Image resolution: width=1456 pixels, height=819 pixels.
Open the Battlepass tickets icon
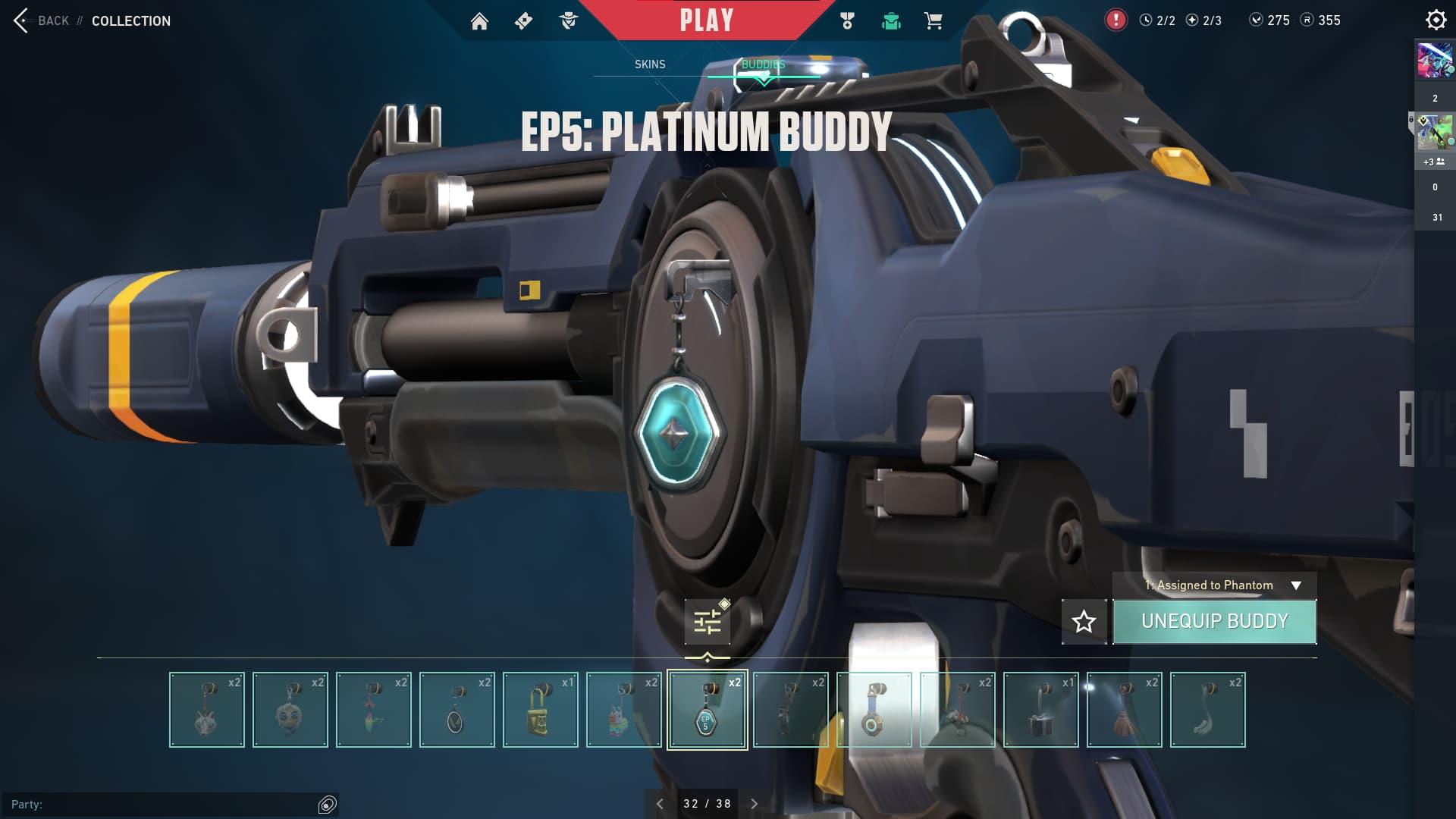(x=522, y=20)
